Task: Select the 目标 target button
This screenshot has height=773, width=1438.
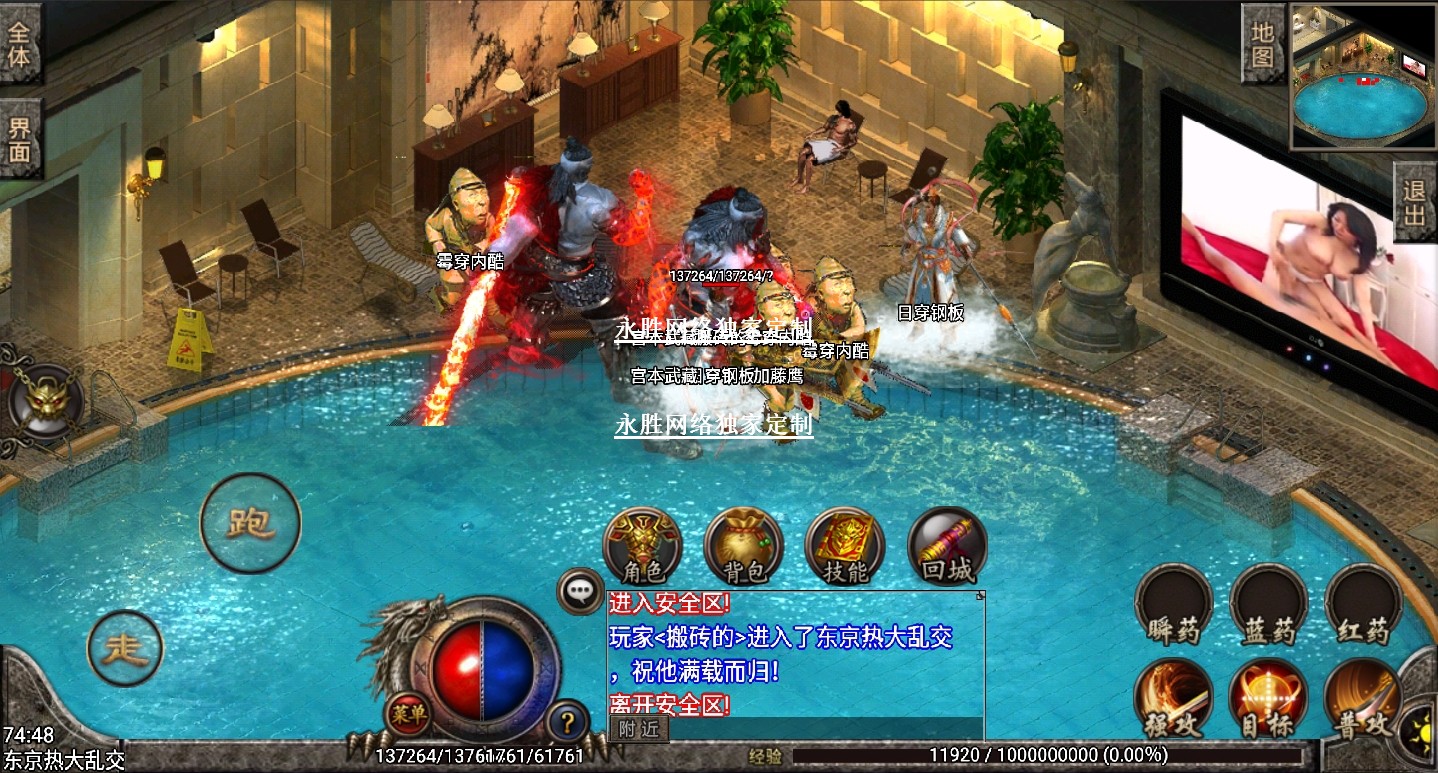Action: click(1268, 699)
